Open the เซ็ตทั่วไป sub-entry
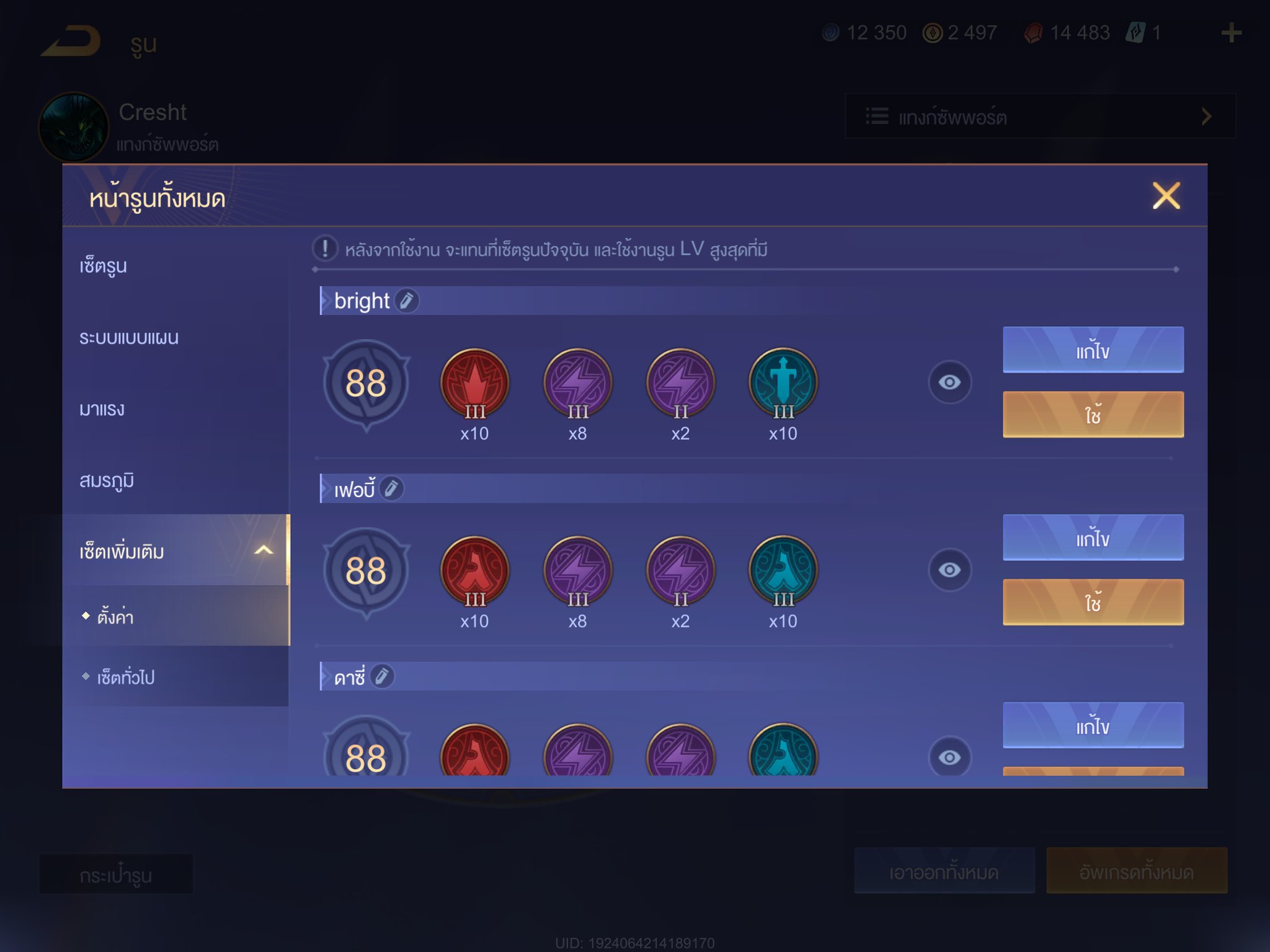Screen dimensions: 1270x952 [x=126, y=677]
